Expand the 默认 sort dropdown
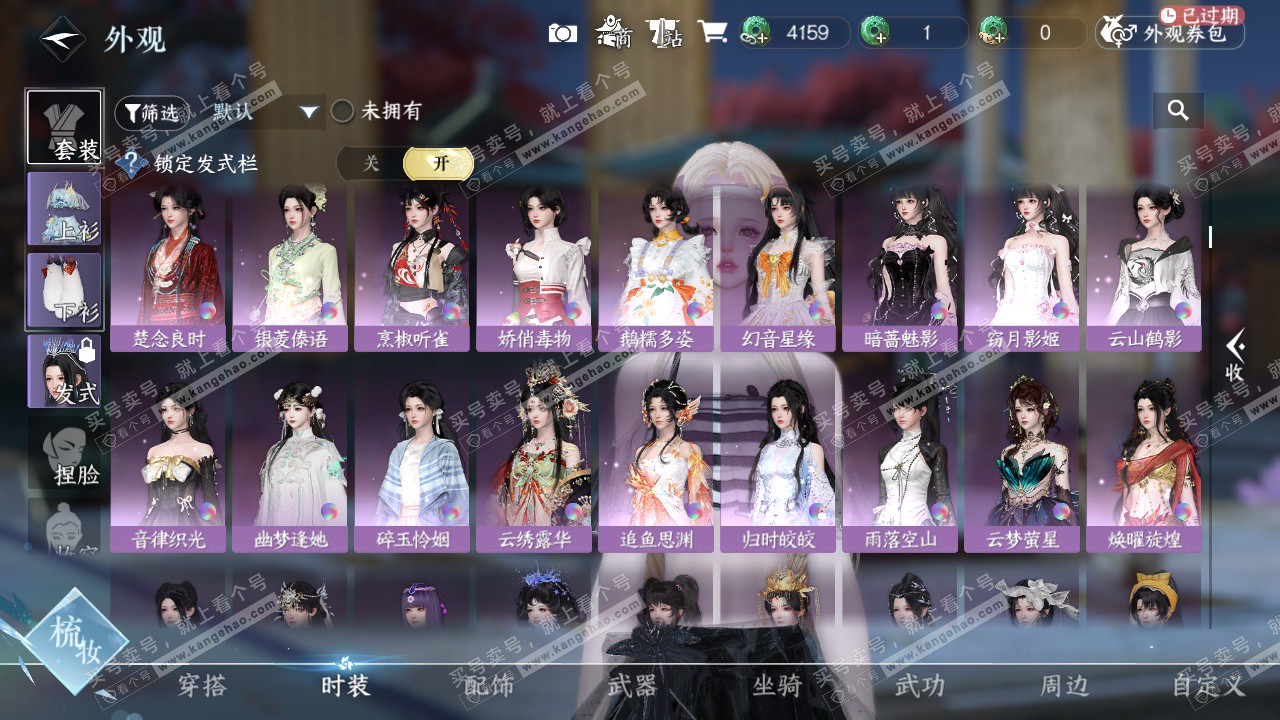 pos(264,112)
